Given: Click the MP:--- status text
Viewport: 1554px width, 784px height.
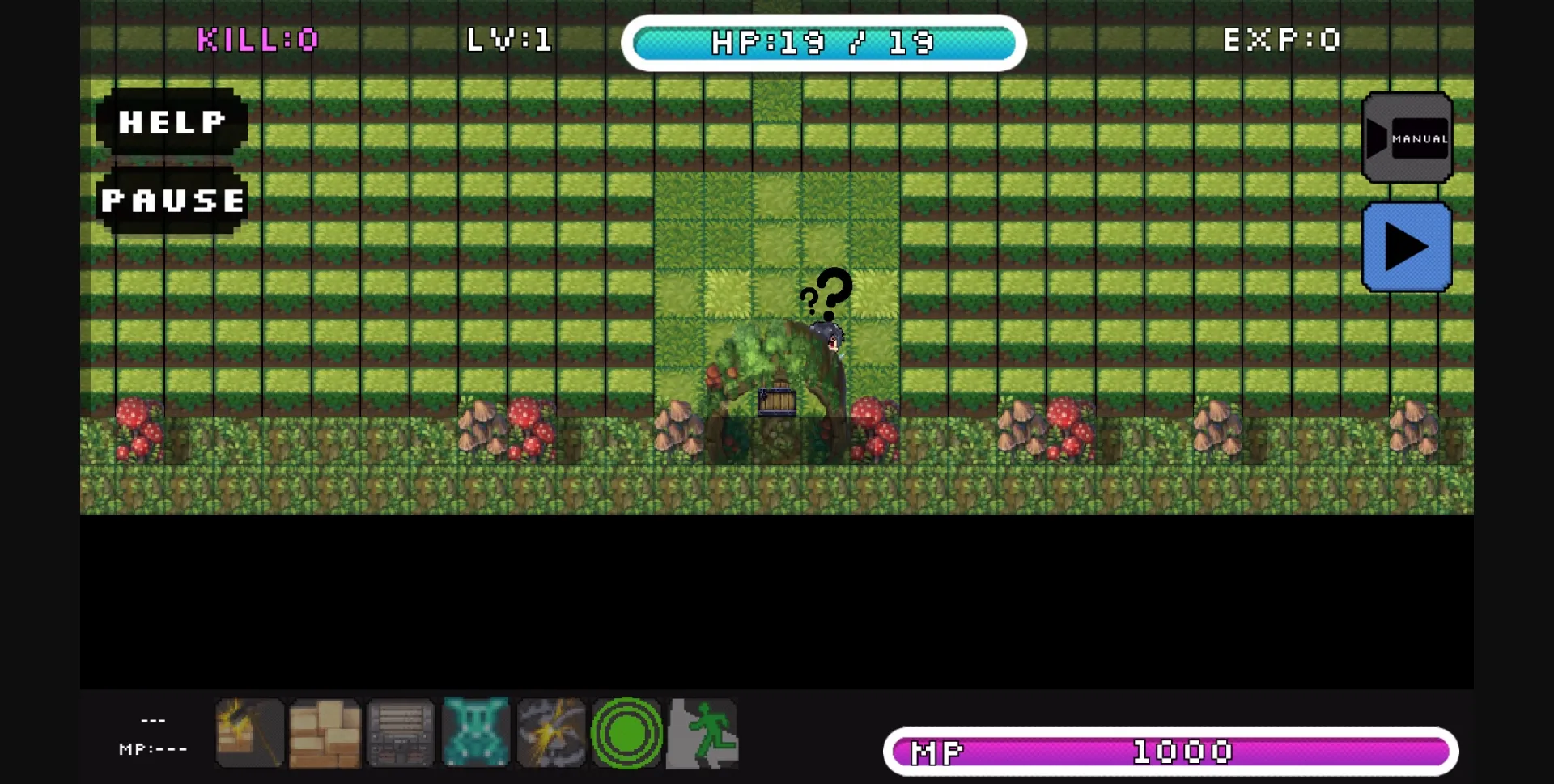Looking at the screenshot, I should point(154,750).
